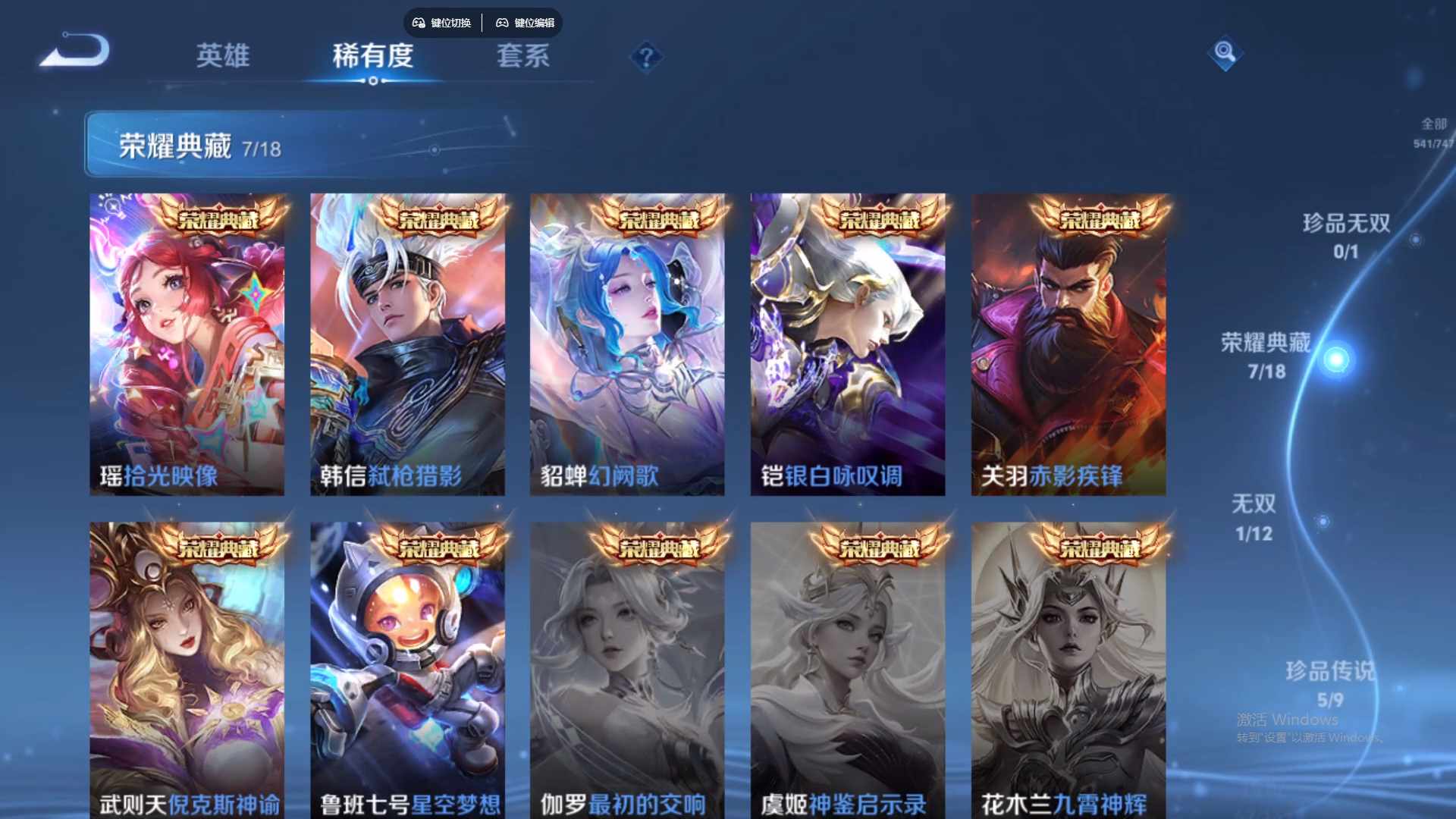1456x819 pixels.
Task: Switch to the 英雄 tab
Action: click(x=223, y=56)
